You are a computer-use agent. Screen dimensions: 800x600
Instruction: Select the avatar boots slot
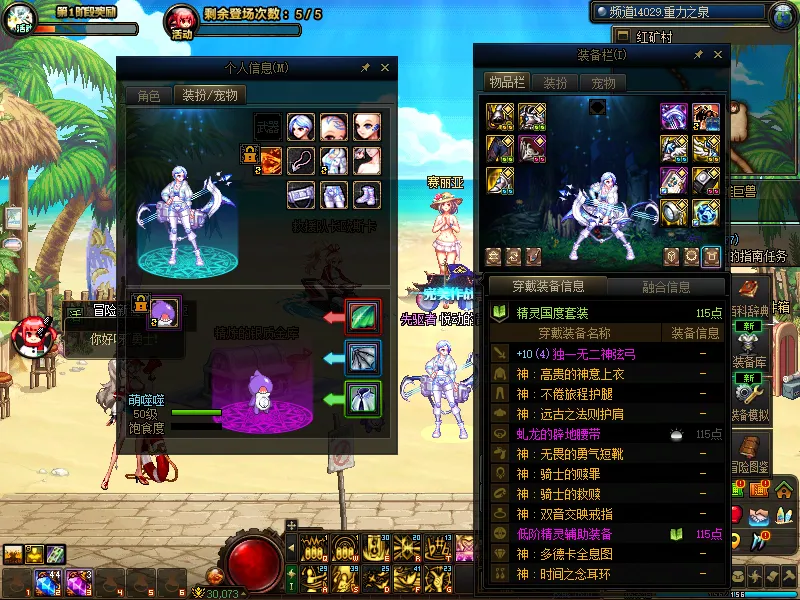(365, 192)
